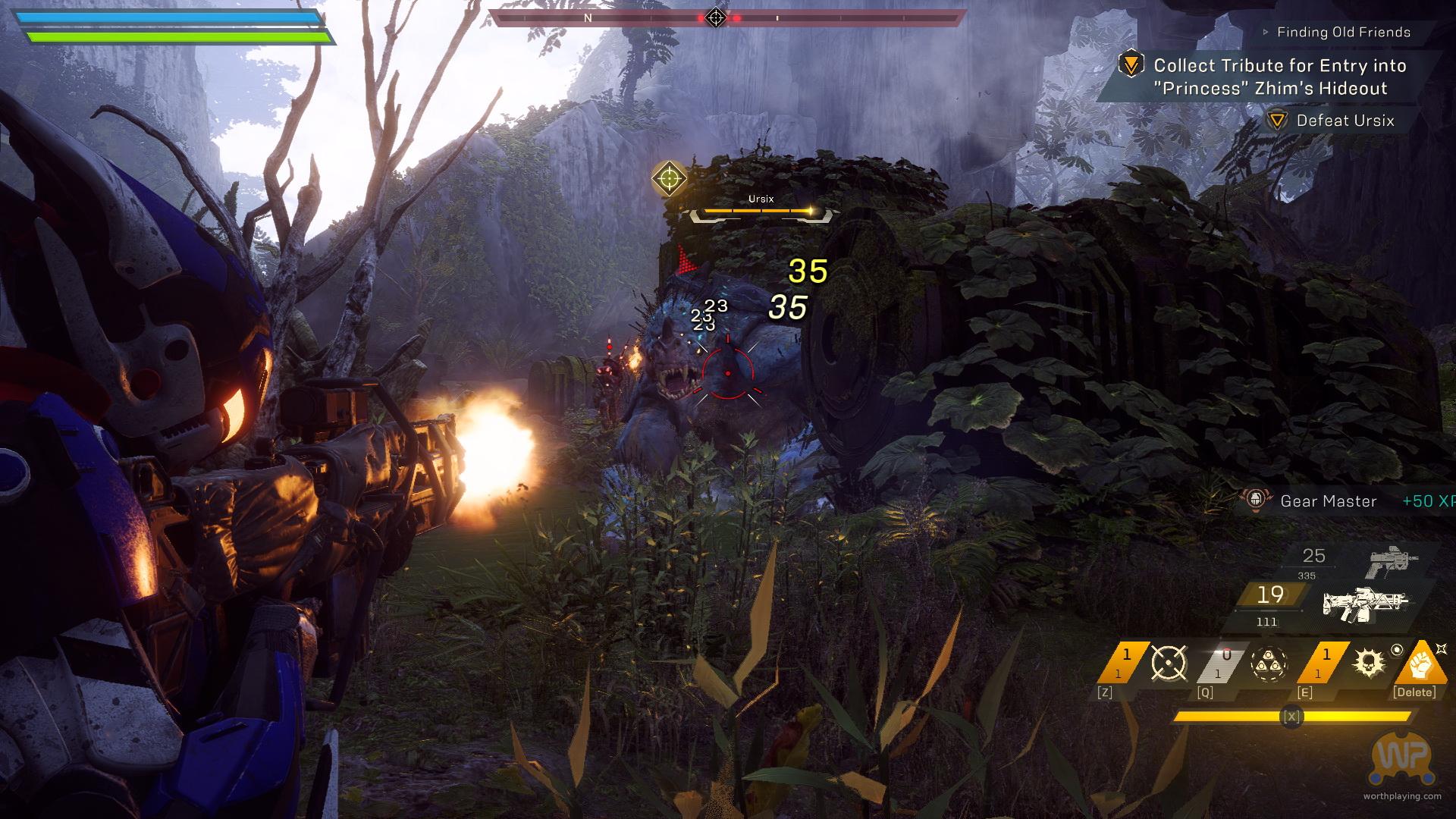
Task: Open the Finding Old Friends quest title
Action: (x=1343, y=32)
